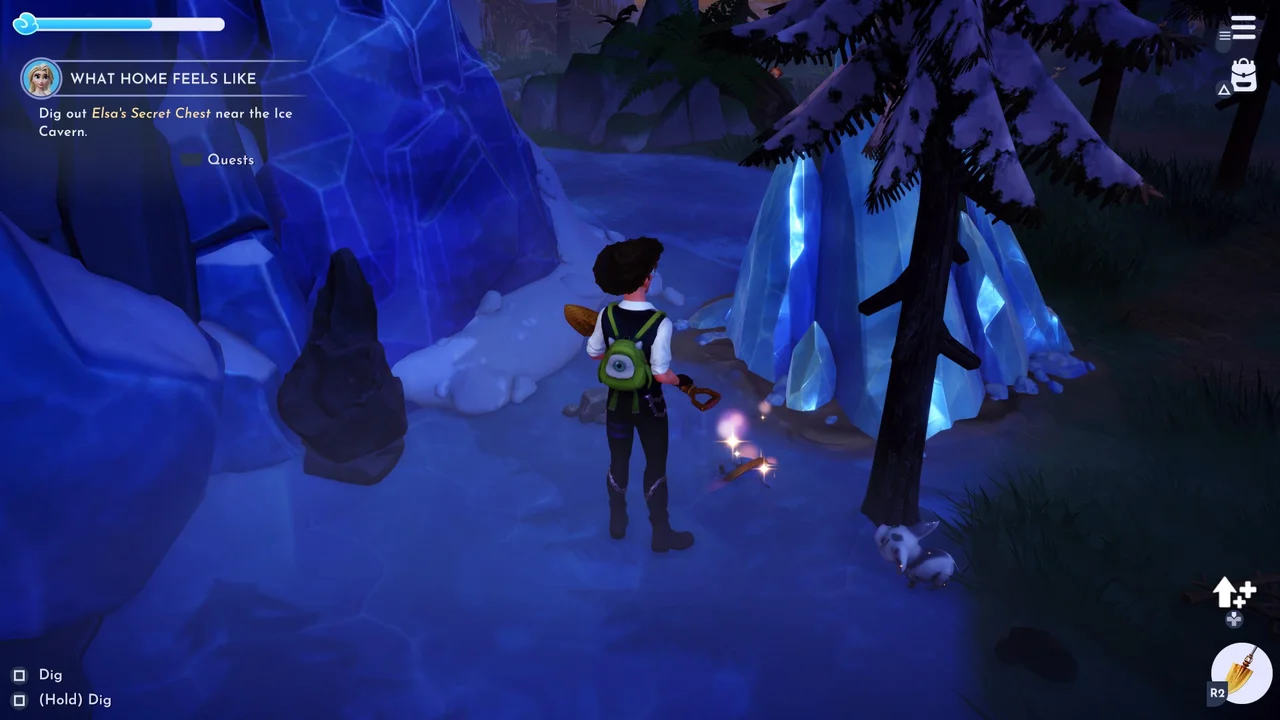The width and height of the screenshot is (1280, 720).
Task: Click the Dreamlight cloud icon
Action: (x=26, y=24)
